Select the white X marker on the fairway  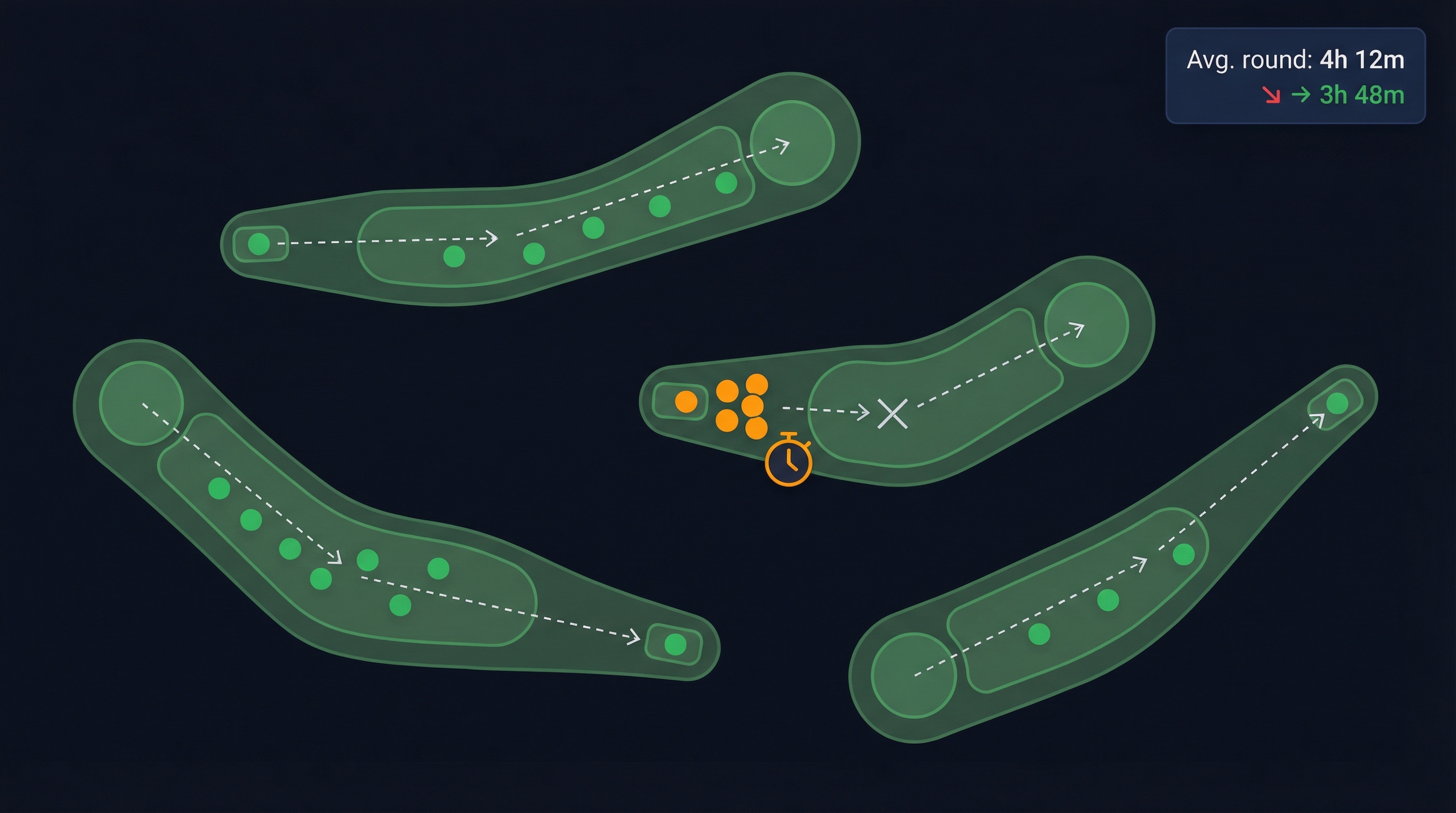[893, 413]
